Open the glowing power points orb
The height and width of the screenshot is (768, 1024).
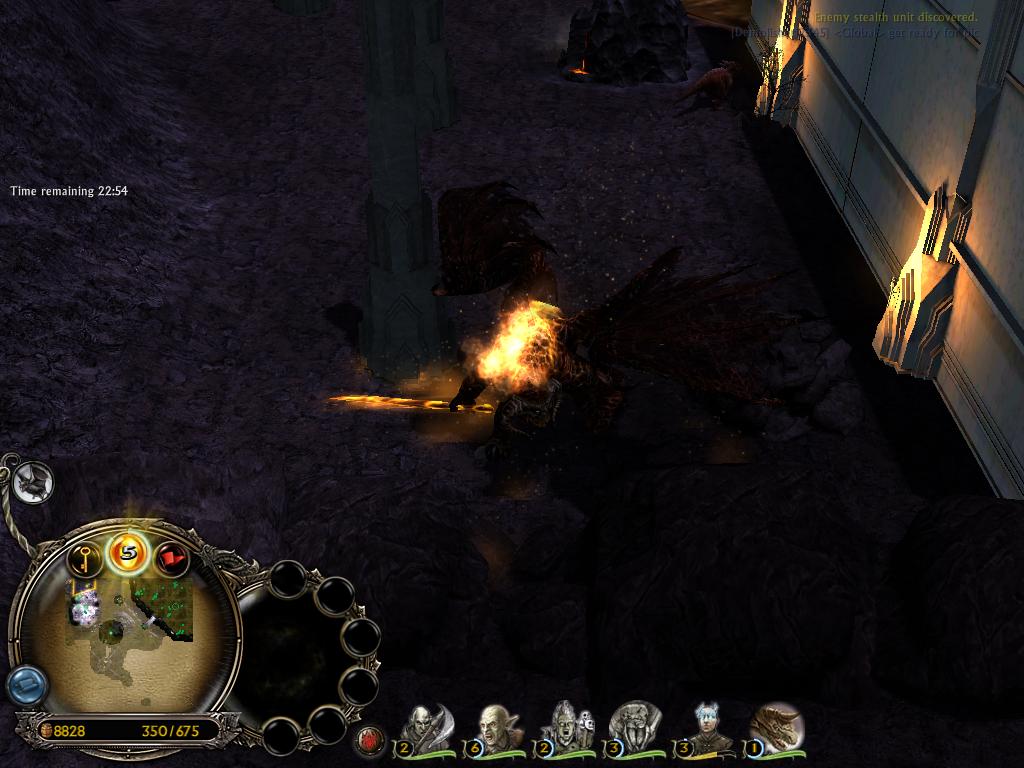[128, 551]
